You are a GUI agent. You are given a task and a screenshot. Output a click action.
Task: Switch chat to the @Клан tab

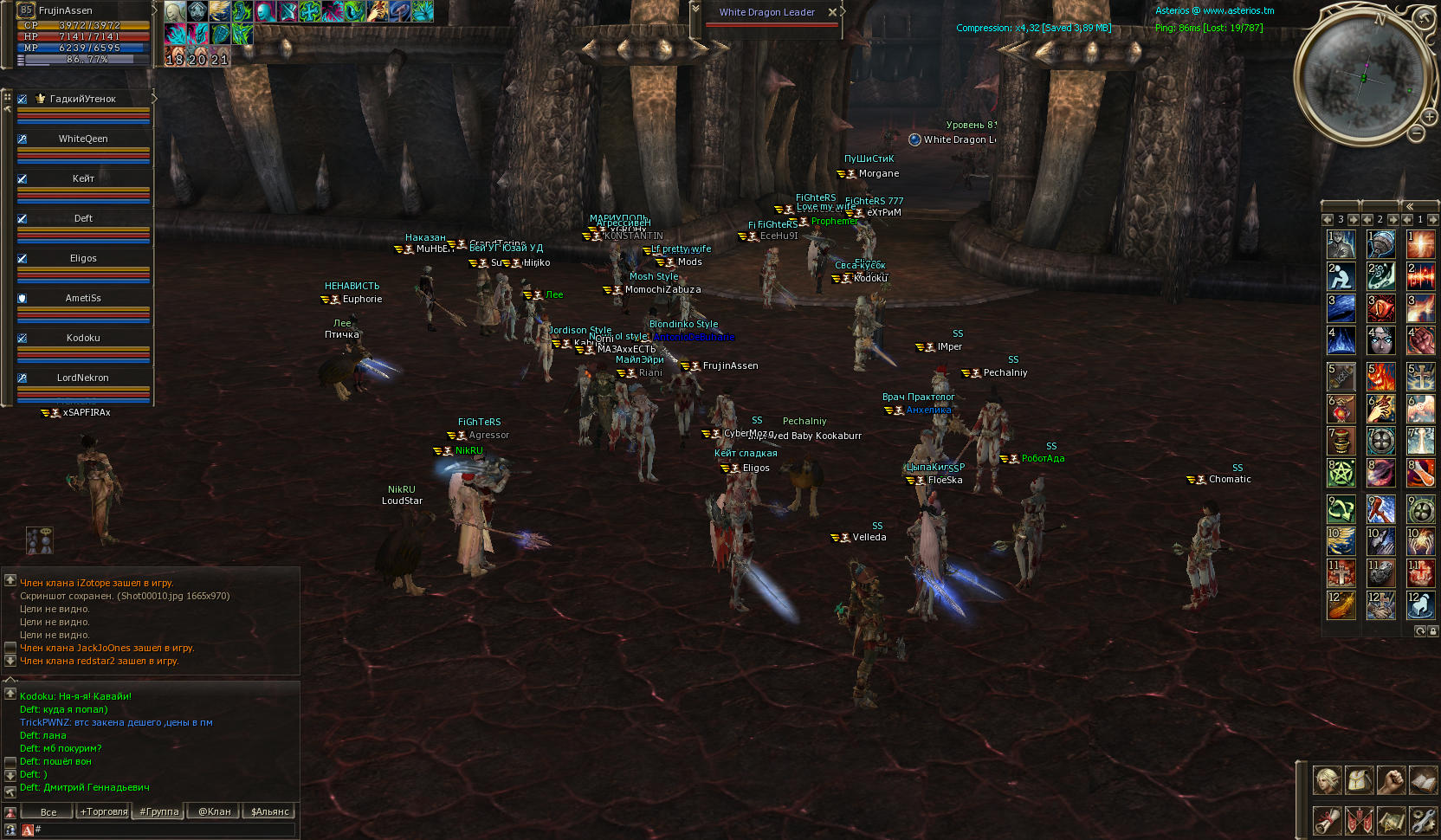point(215,811)
